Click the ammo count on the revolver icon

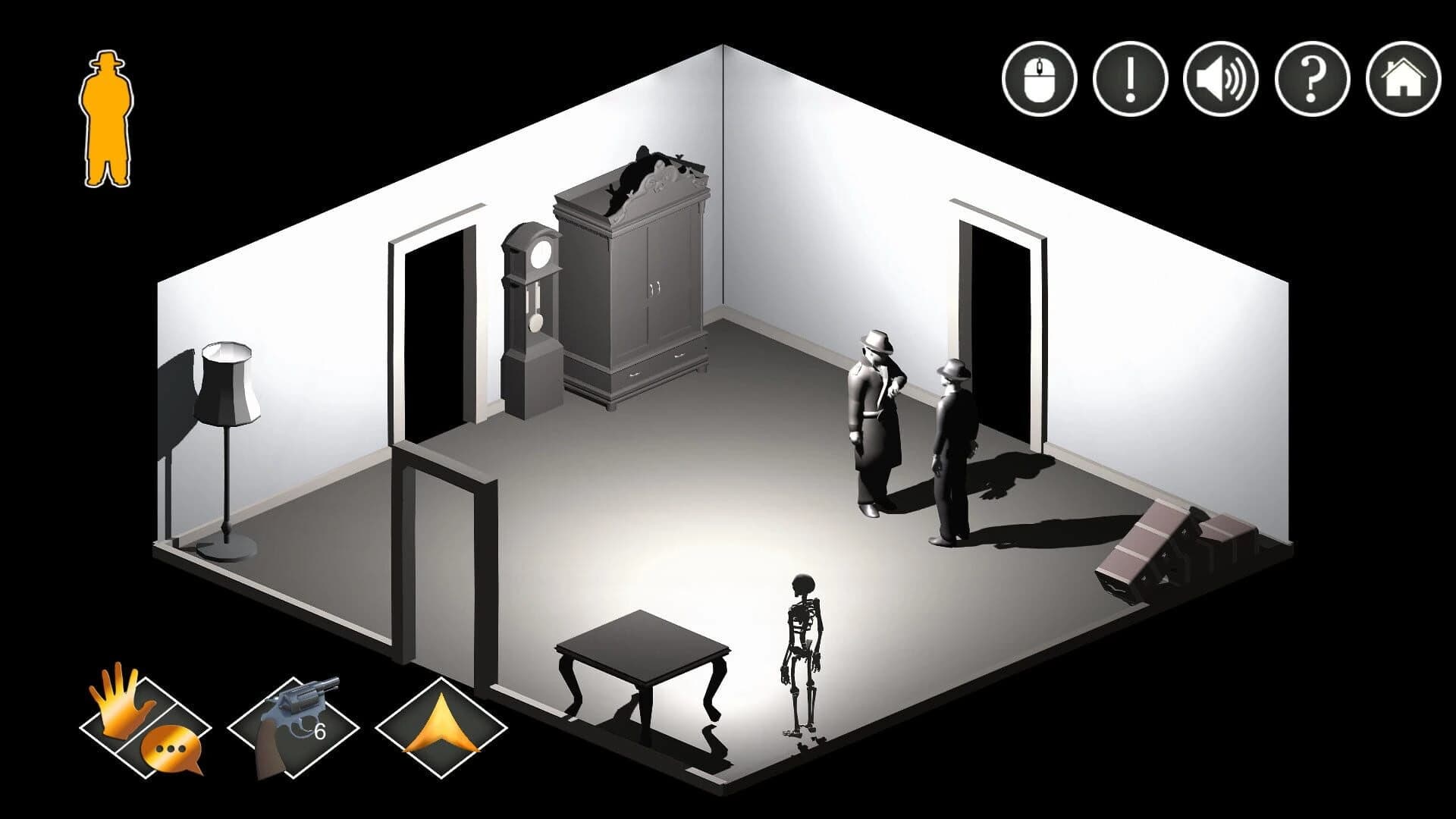[x=318, y=732]
